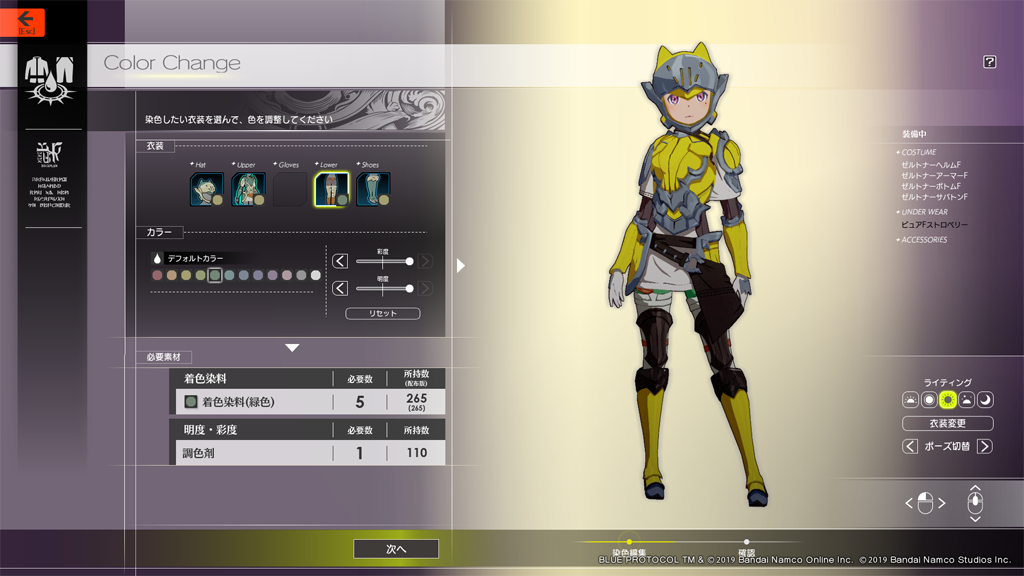Select the Lower costume slot
The image size is (1024, 576).
coord(332,189)
